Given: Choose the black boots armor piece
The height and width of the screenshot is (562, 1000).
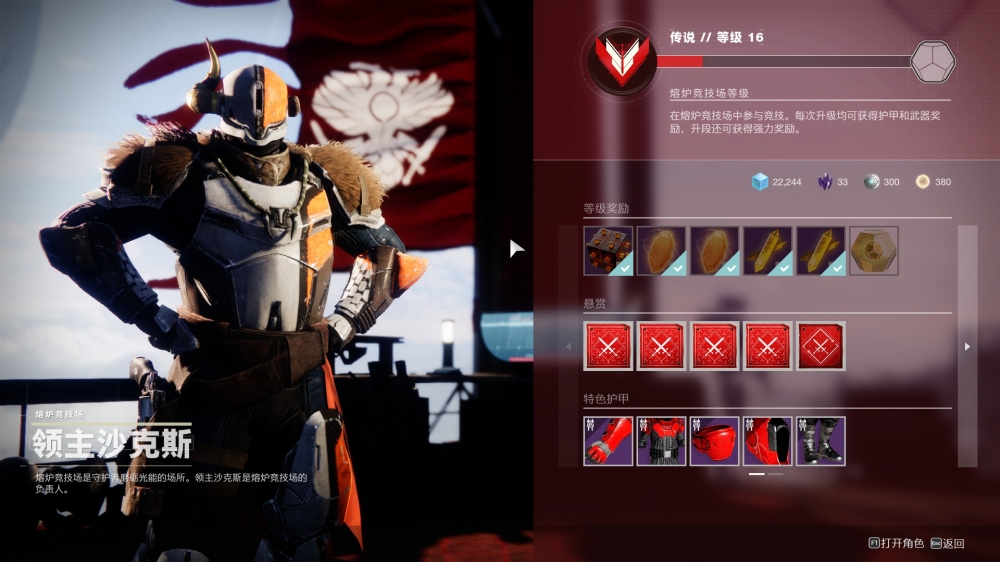Looking at the screenshot, I should pyautogui.click(x=821, y=441).
